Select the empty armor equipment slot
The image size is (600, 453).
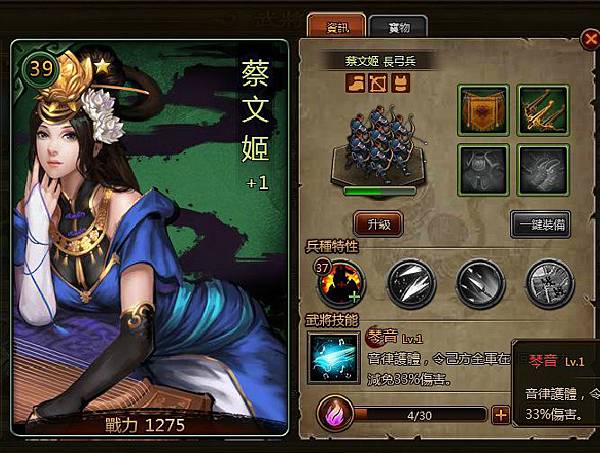pos(484,170)
